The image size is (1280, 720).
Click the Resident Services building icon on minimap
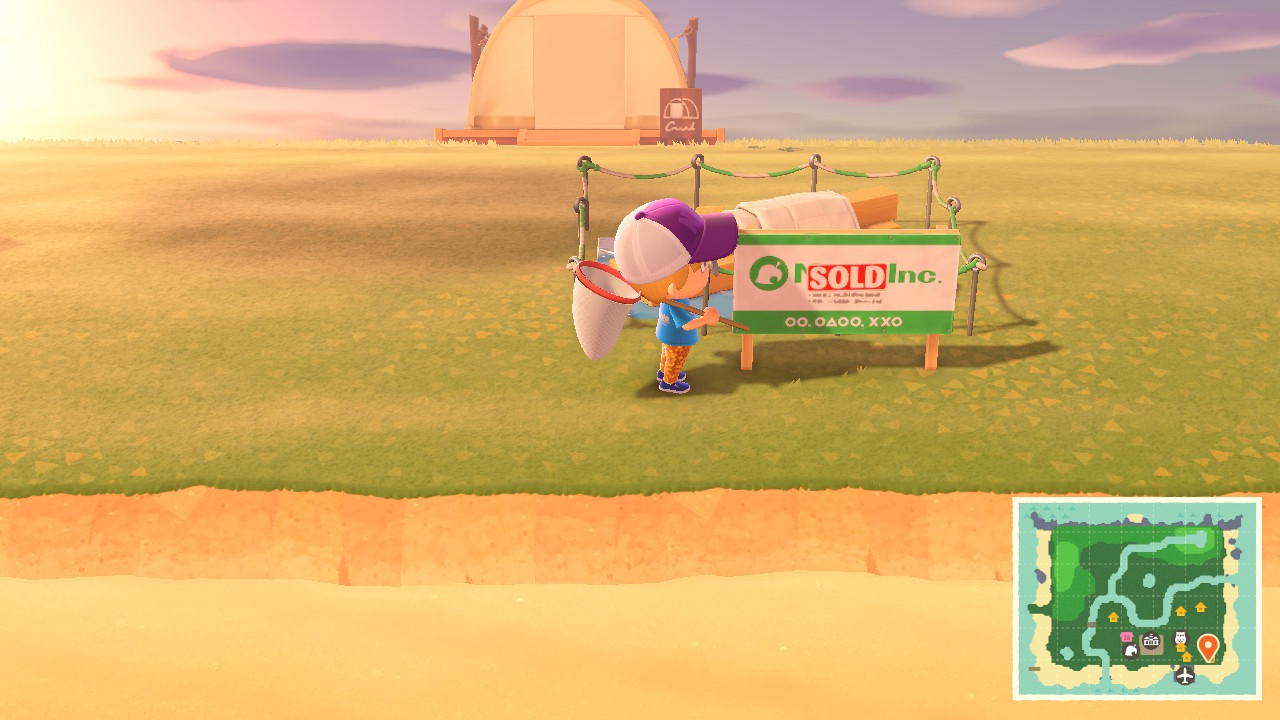tap(1151, 640)
